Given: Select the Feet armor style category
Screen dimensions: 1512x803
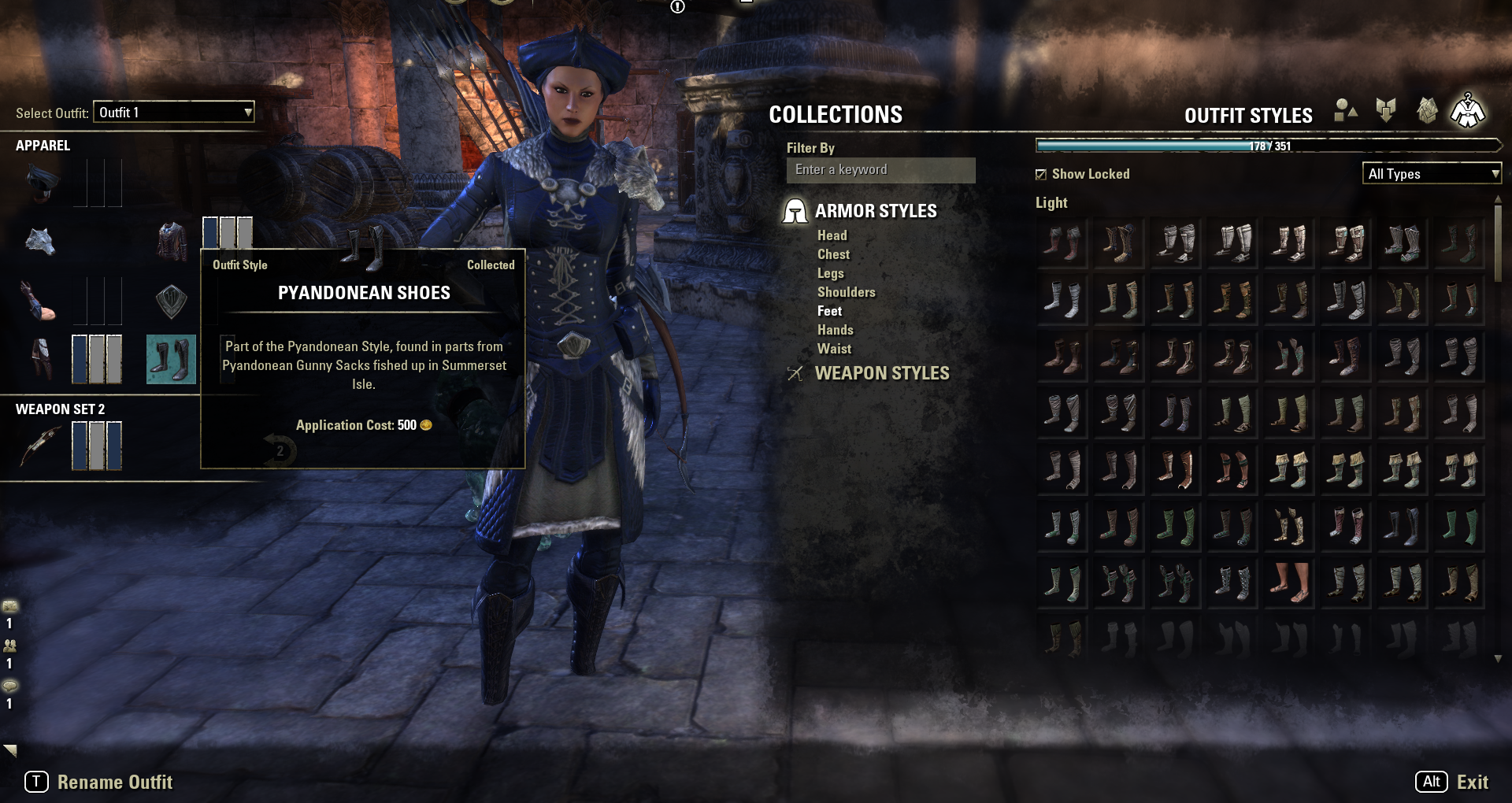Looking at the screenshot, I should (829, 311).
